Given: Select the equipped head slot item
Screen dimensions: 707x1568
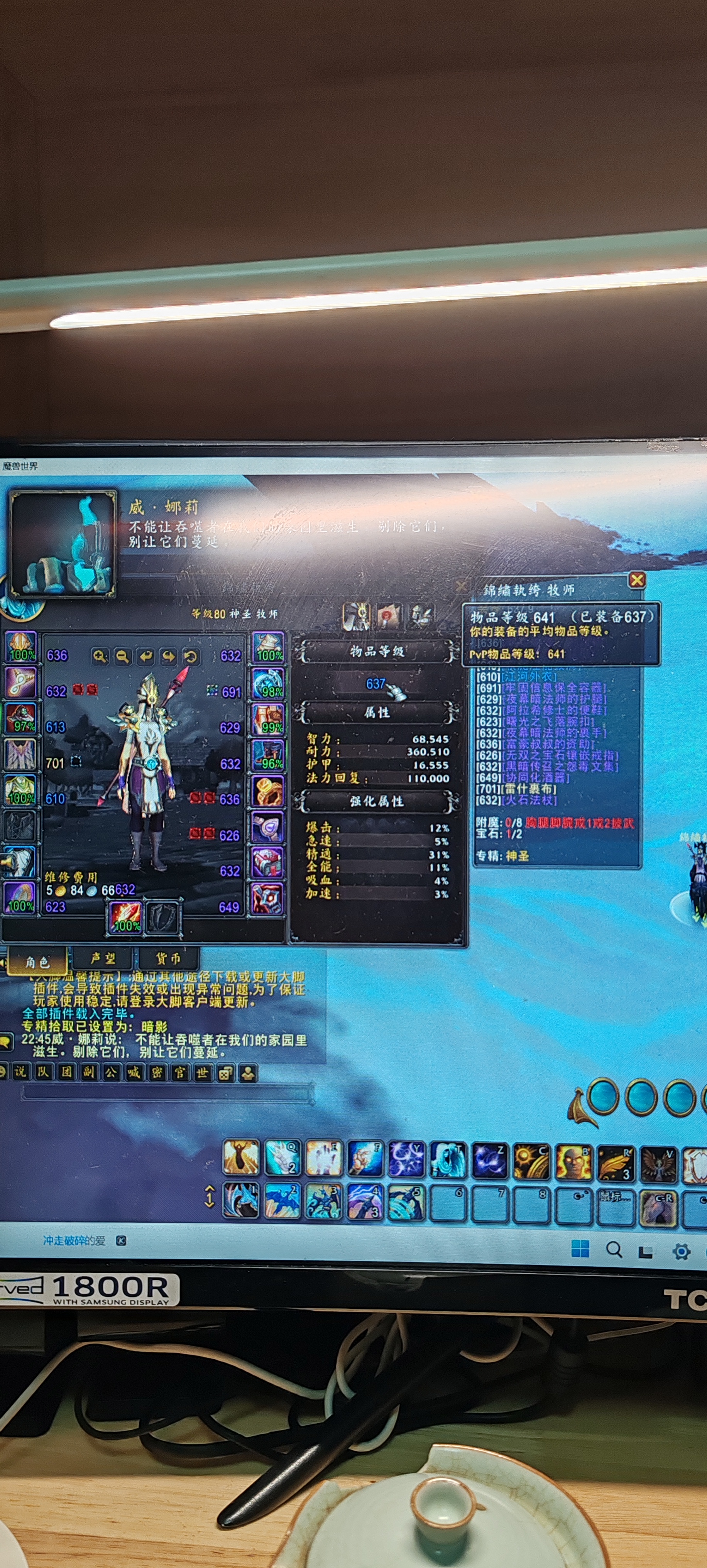Looking at the screenshot, I should [21, 646].
